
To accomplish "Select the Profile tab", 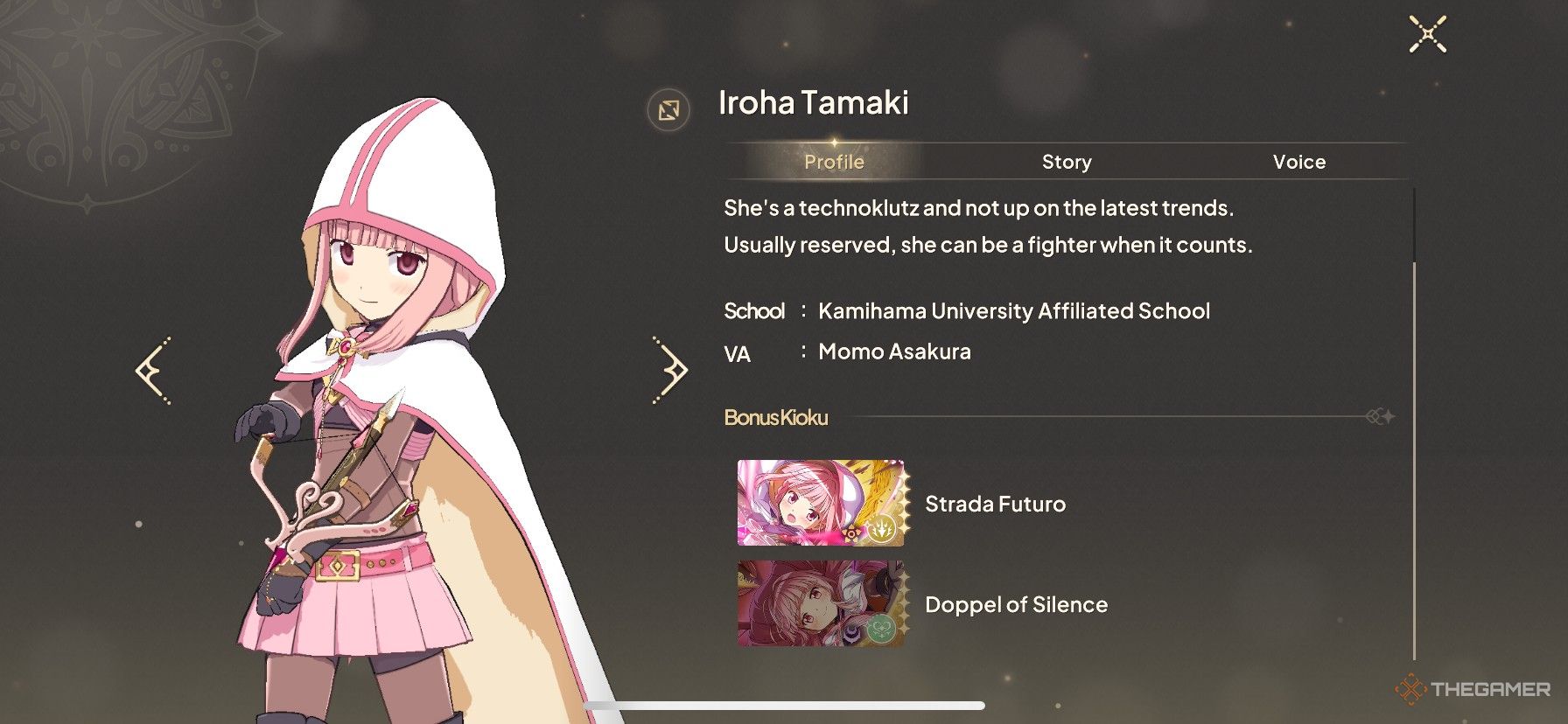I will [834, 162].
